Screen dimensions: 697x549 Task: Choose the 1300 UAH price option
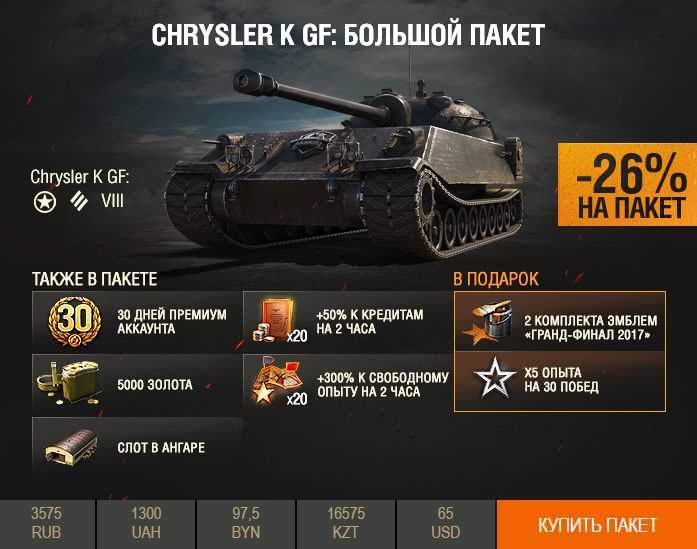pyautogui.click(x=146, y=524)
